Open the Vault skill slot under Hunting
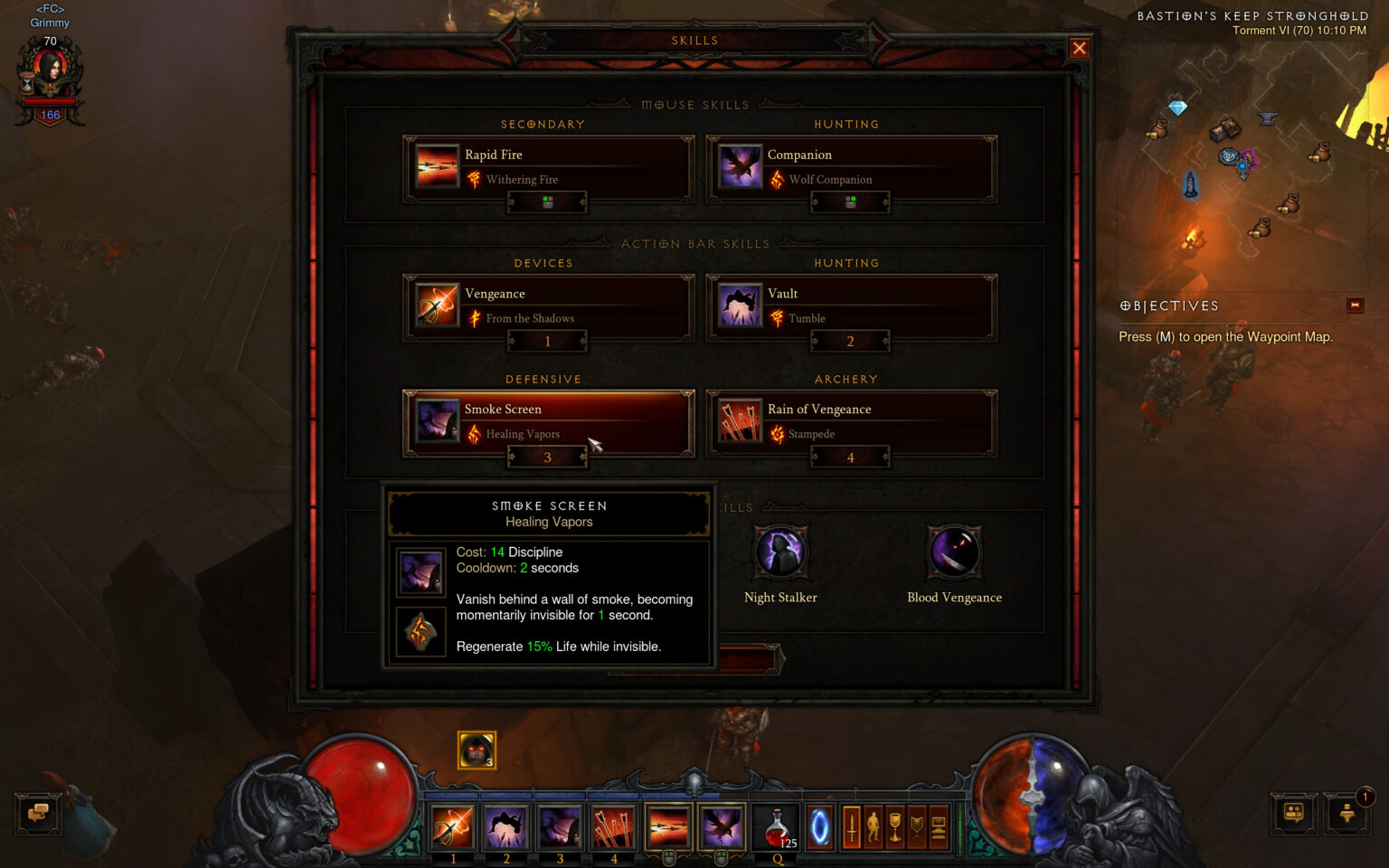 (x=741, y=306)
